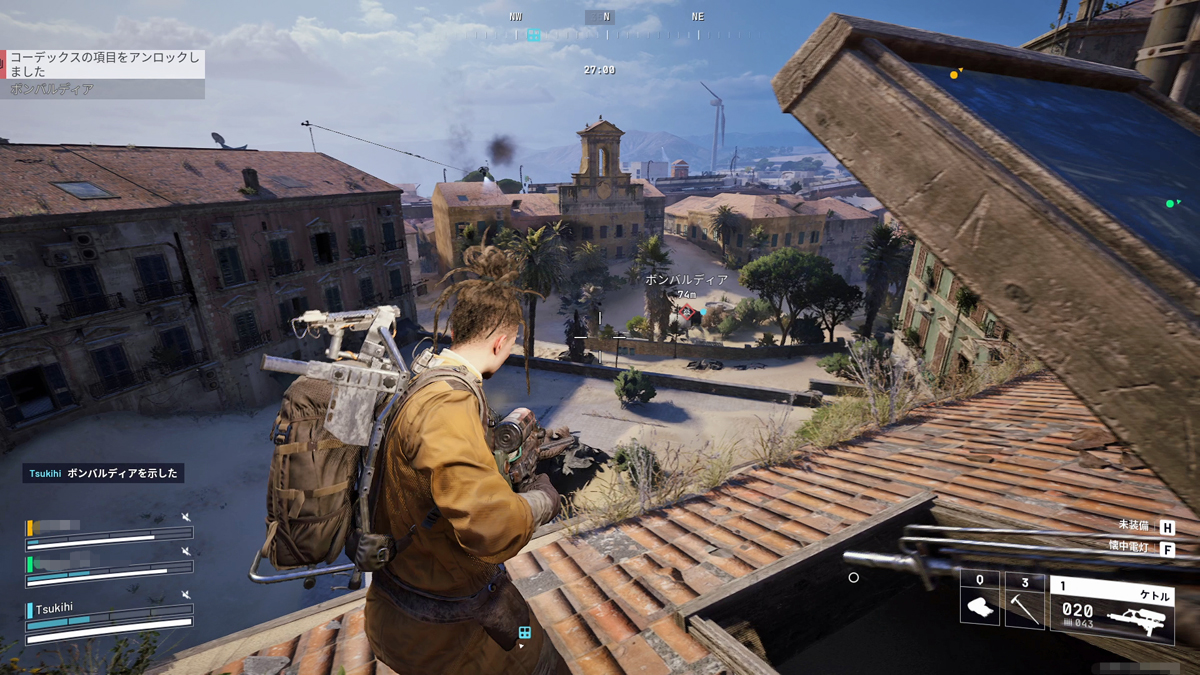The image size is (1200, 675).
Task: Click the yellow squadmate position marker
Action: (x=954, y=74)
